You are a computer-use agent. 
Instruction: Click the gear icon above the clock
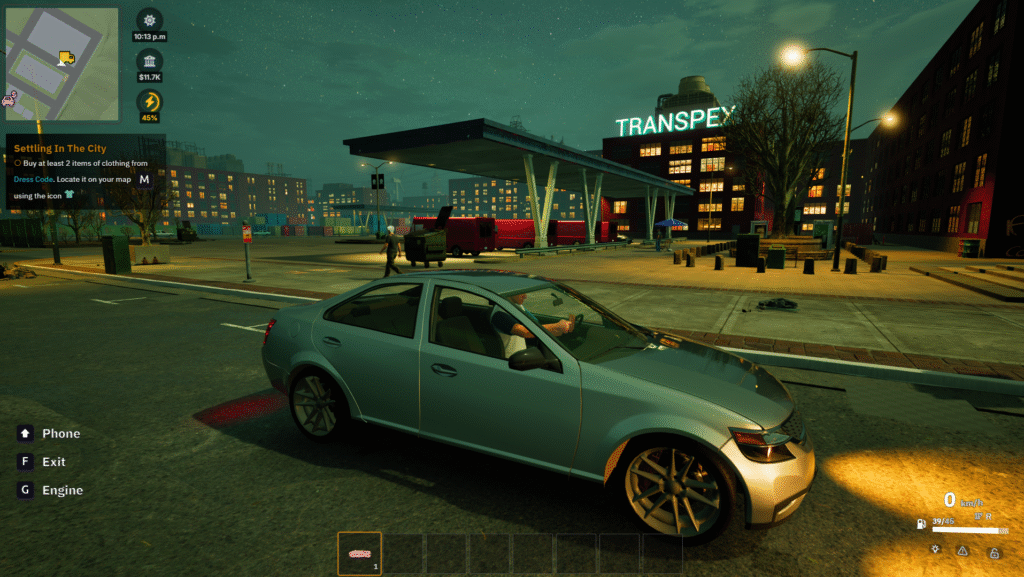point(150,21)
